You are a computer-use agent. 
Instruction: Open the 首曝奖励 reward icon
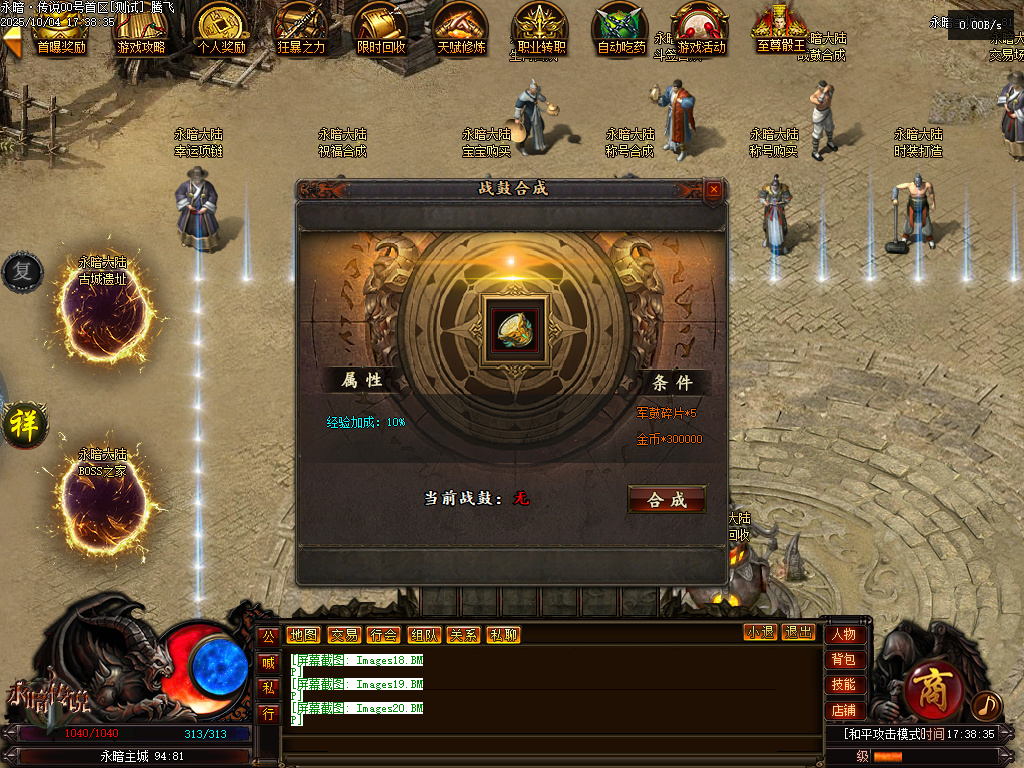(x=60, y=28)
